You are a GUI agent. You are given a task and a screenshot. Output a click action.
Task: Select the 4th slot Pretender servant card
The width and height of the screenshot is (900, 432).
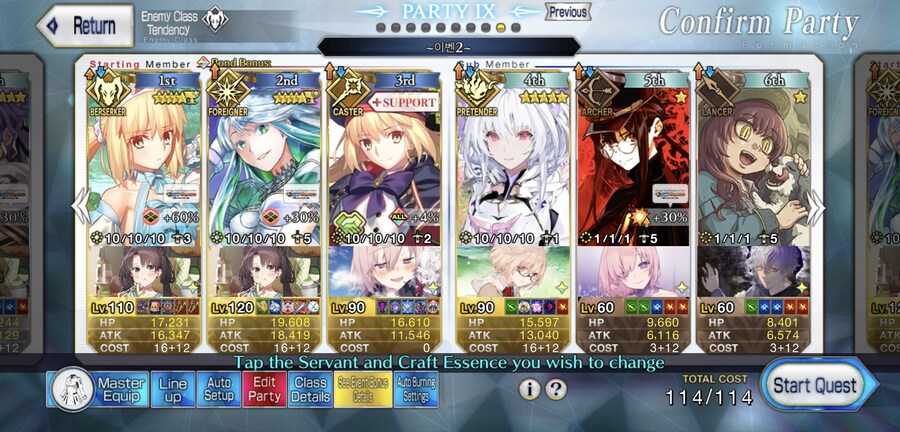(511, 160)
